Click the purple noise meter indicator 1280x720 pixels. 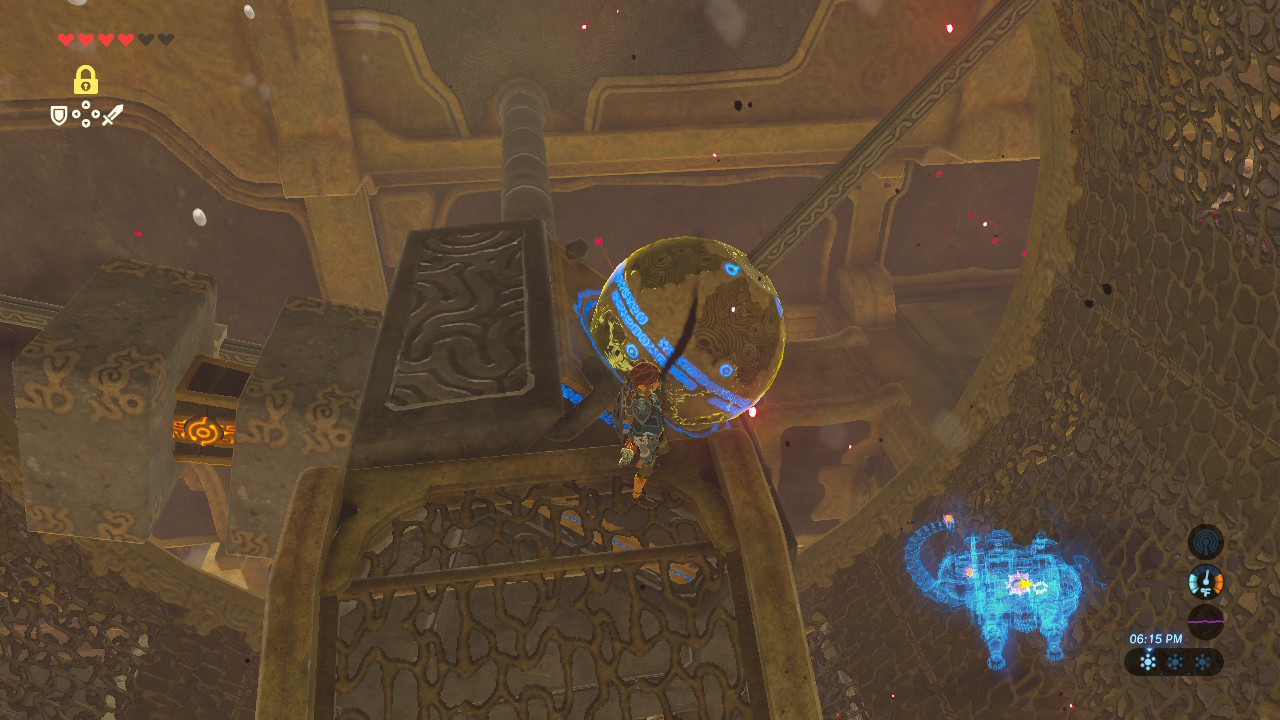pyautogui.click(x=1206, y=621)
